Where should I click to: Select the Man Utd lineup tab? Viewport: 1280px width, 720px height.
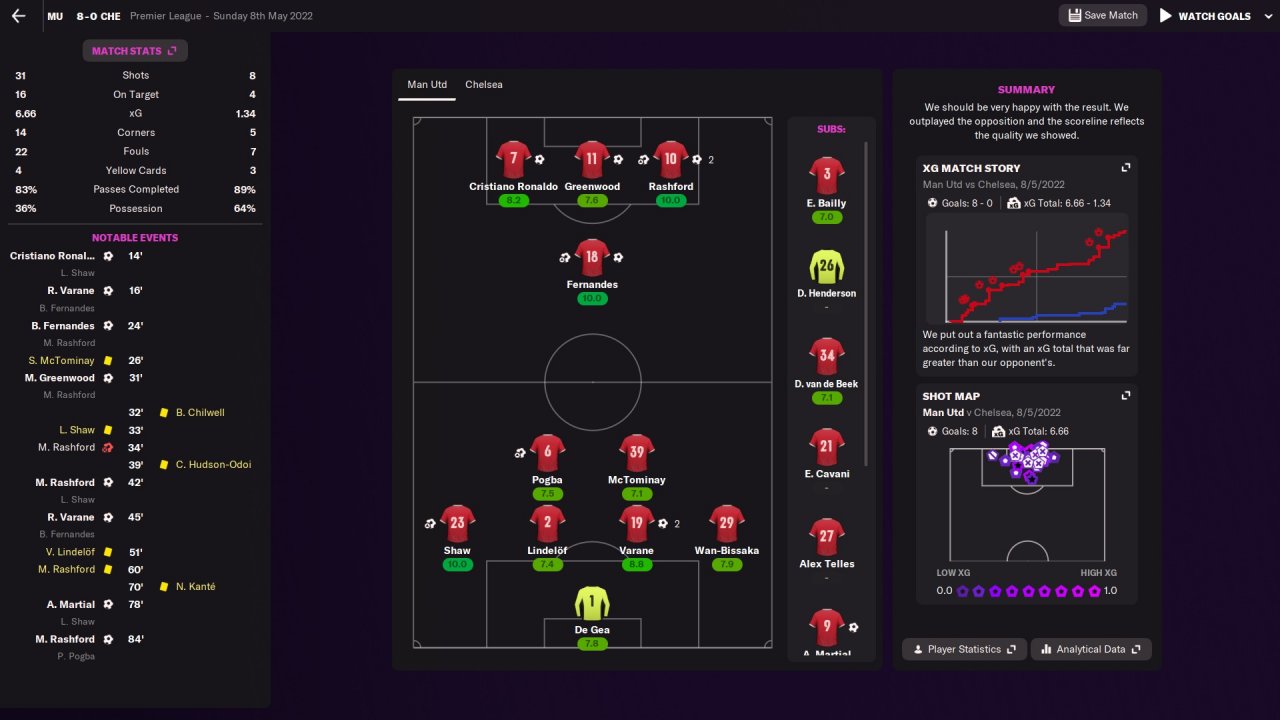pos(427,85)
